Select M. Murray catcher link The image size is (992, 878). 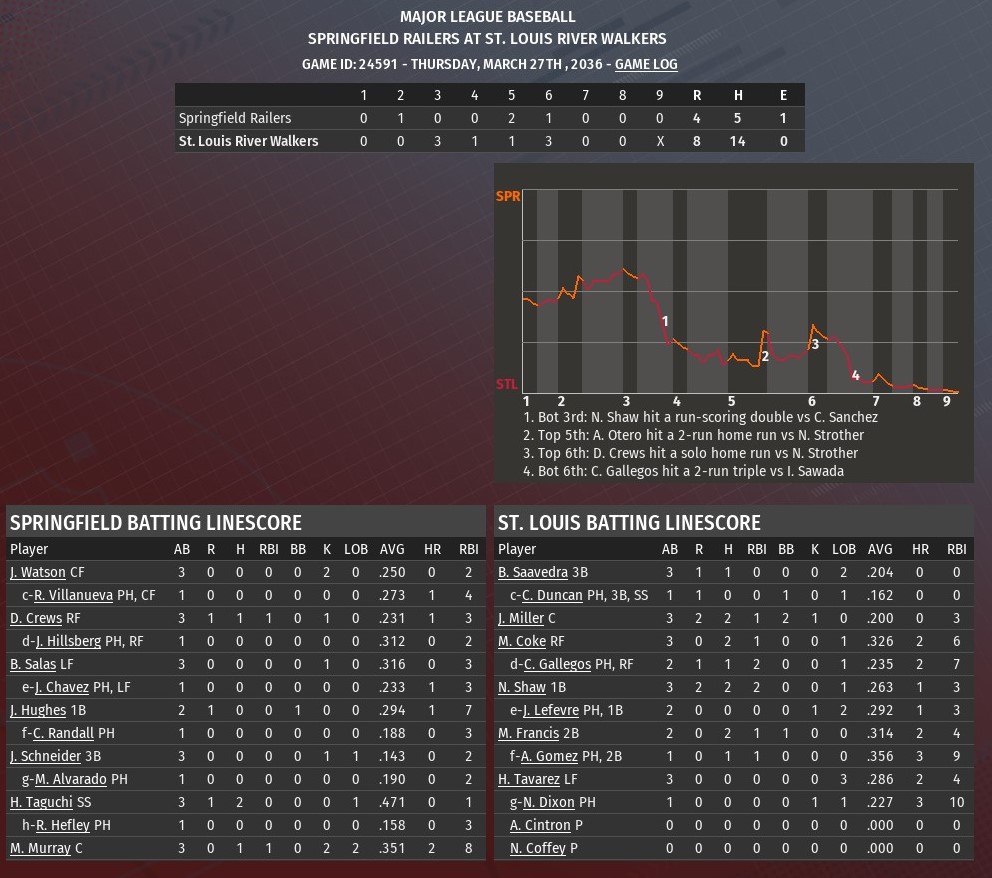40,848
